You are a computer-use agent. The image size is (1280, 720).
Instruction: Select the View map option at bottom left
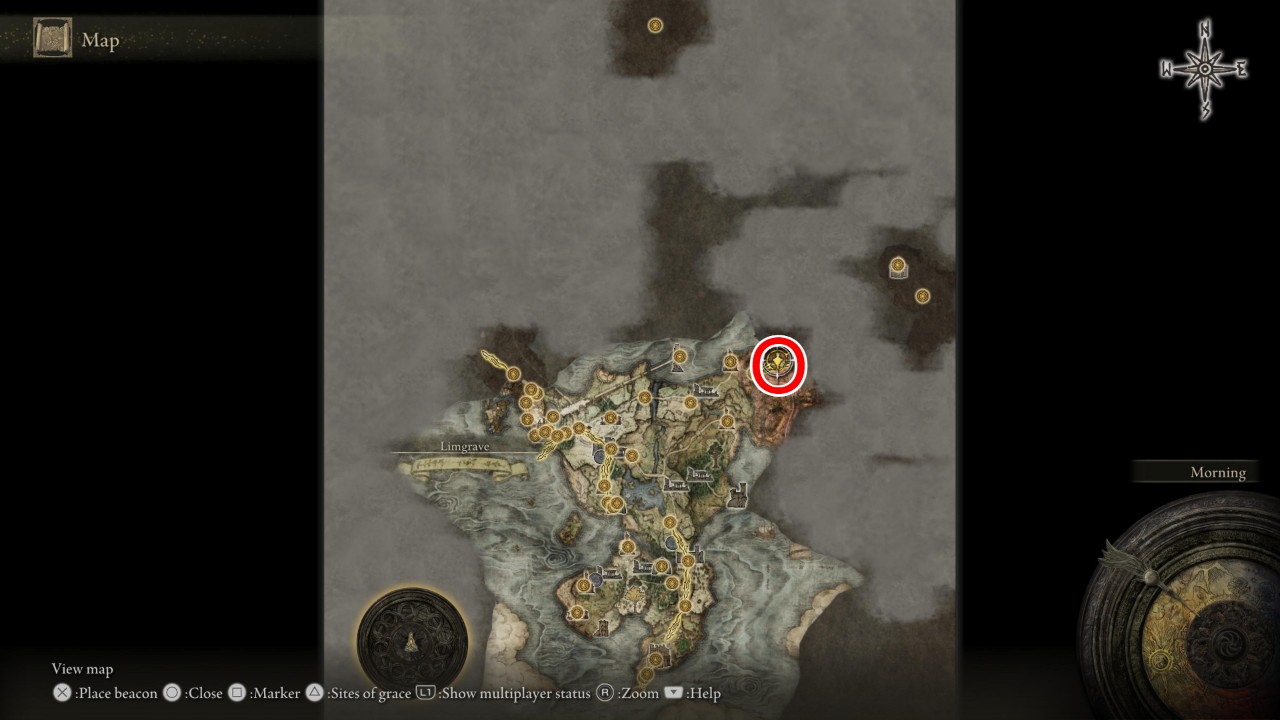pyautogui.click(x=83, y=668)
